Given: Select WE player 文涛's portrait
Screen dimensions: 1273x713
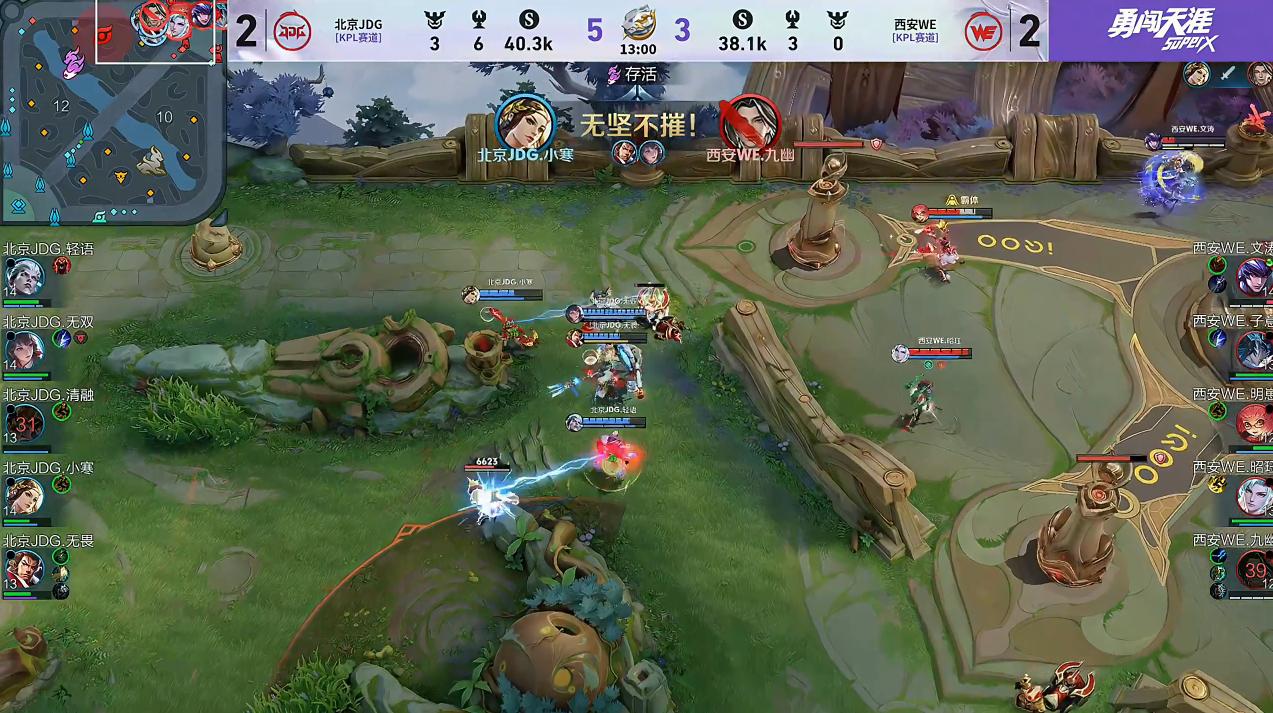Looking at the screenshot, I should (1253, 277).
